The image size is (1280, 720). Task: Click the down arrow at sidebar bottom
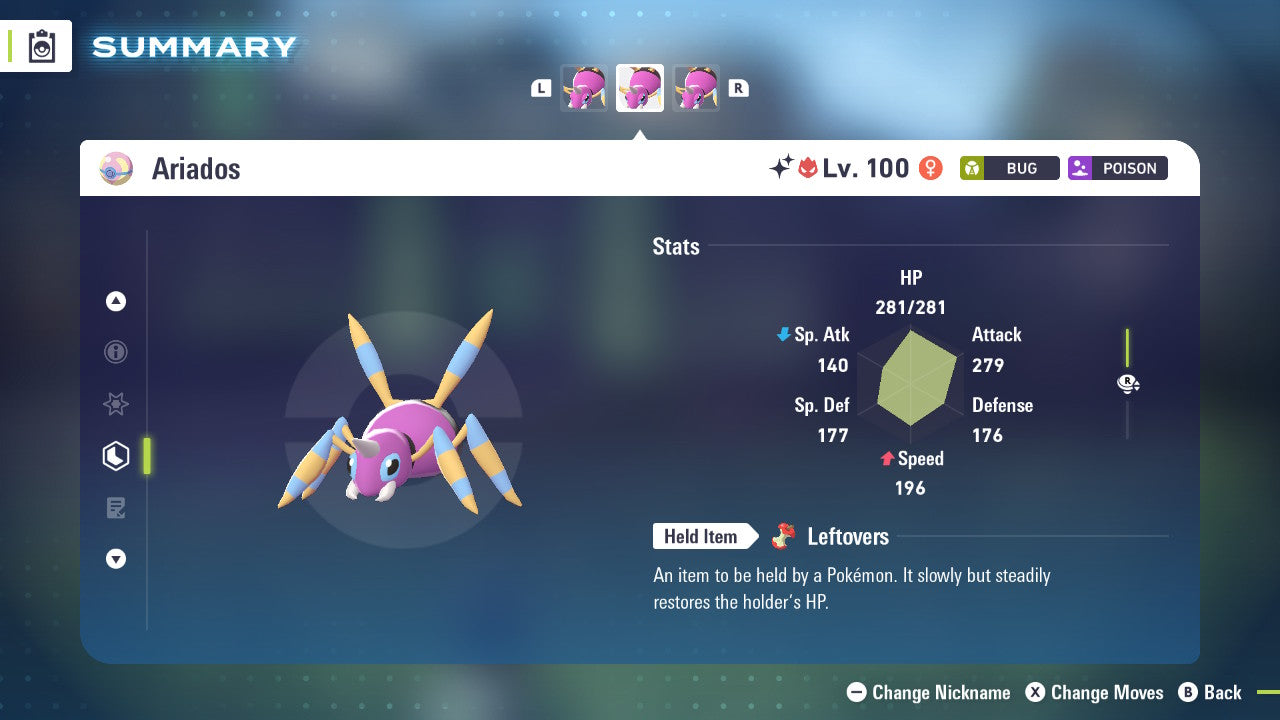pos(116,559)
